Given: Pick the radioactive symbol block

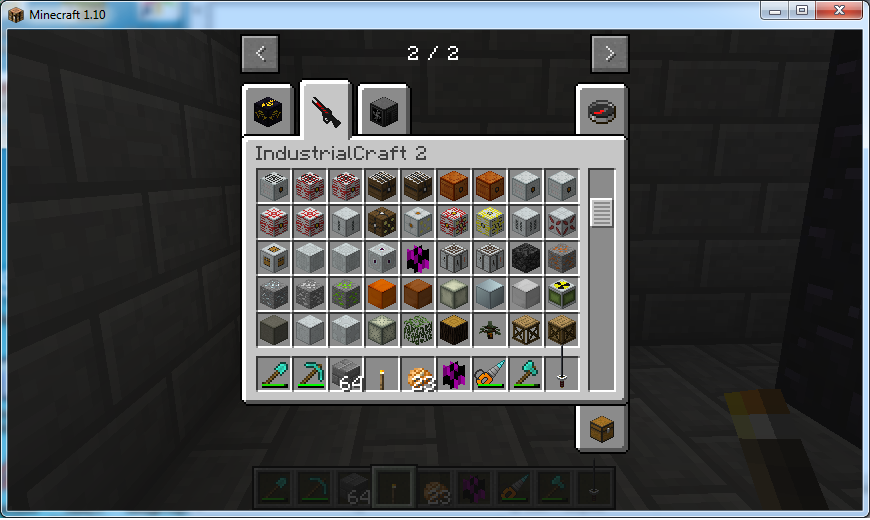Looking at the screenshot, I should coord(561,294).
